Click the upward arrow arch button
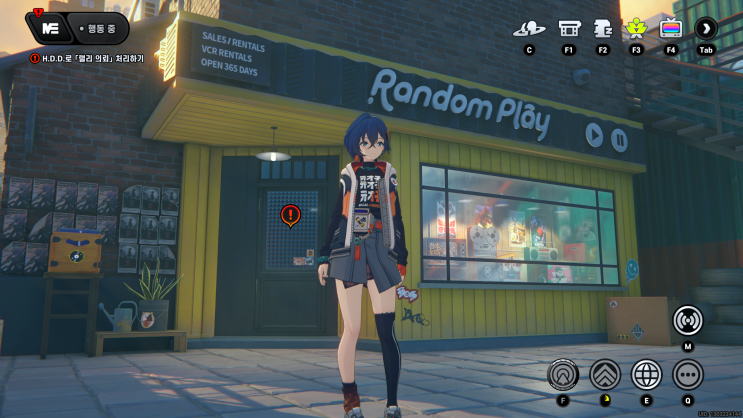Viewport: 743px width, 418px height. coord(563,375)
